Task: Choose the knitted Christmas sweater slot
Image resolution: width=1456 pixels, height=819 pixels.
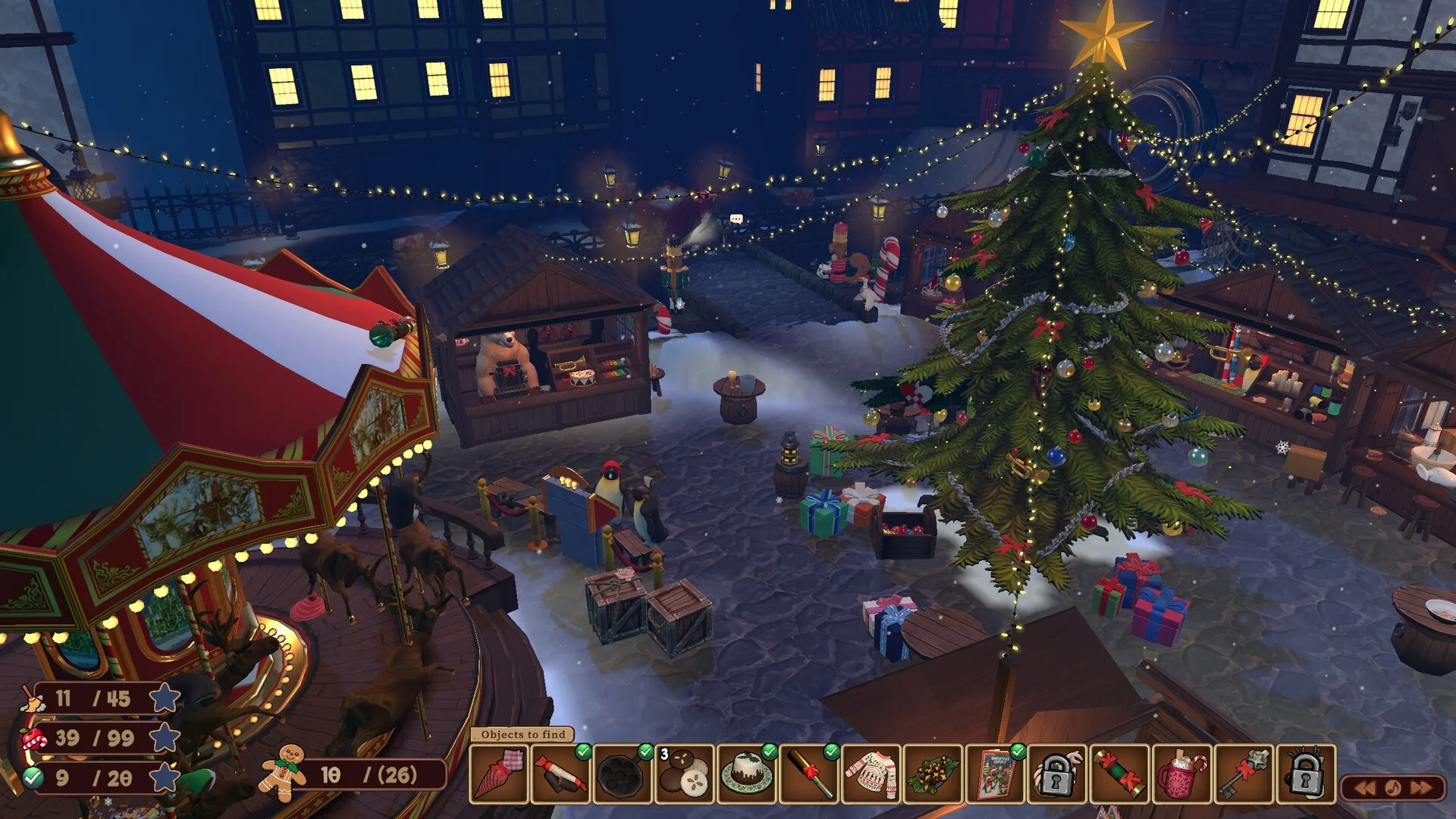Action: pos(871,774)
